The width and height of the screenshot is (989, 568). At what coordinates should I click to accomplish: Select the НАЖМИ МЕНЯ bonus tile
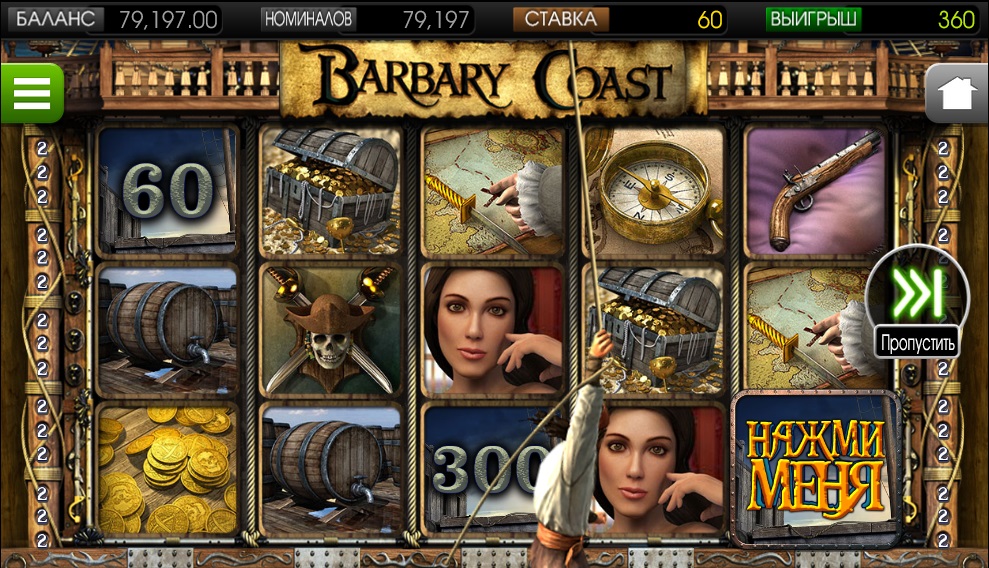click(x=816, y=465)
